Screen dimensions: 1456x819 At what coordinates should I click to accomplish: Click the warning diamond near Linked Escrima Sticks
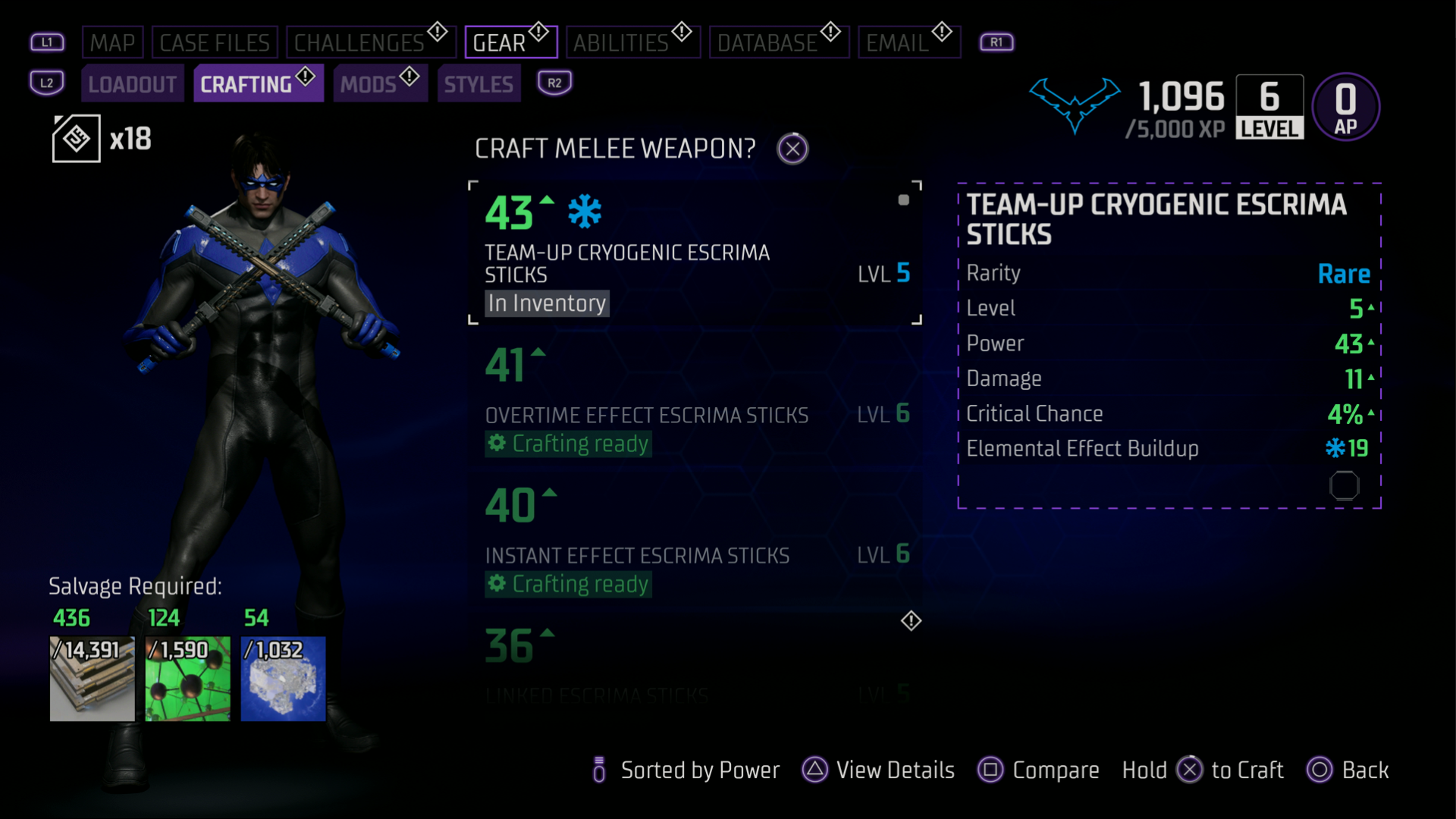pos(911,622)
